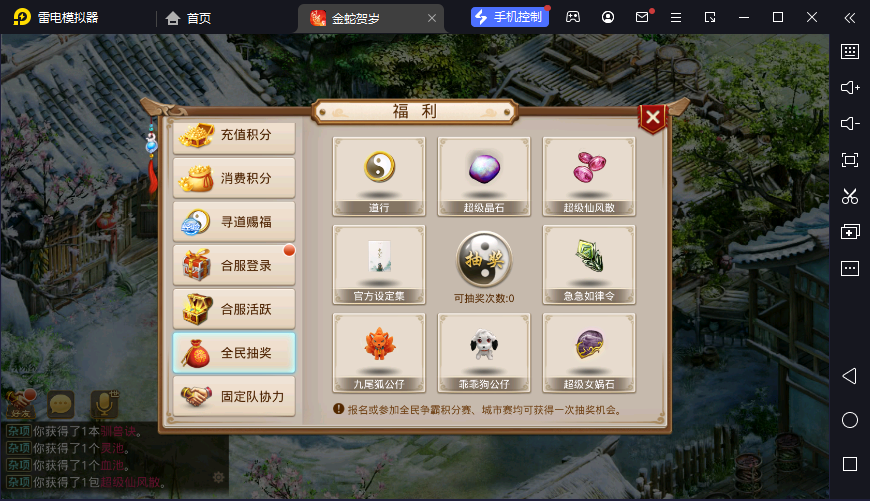This screenshot has height=501, width=870.
Task: Choose the 超级晶石 prize tile
Action: (484, 176)
